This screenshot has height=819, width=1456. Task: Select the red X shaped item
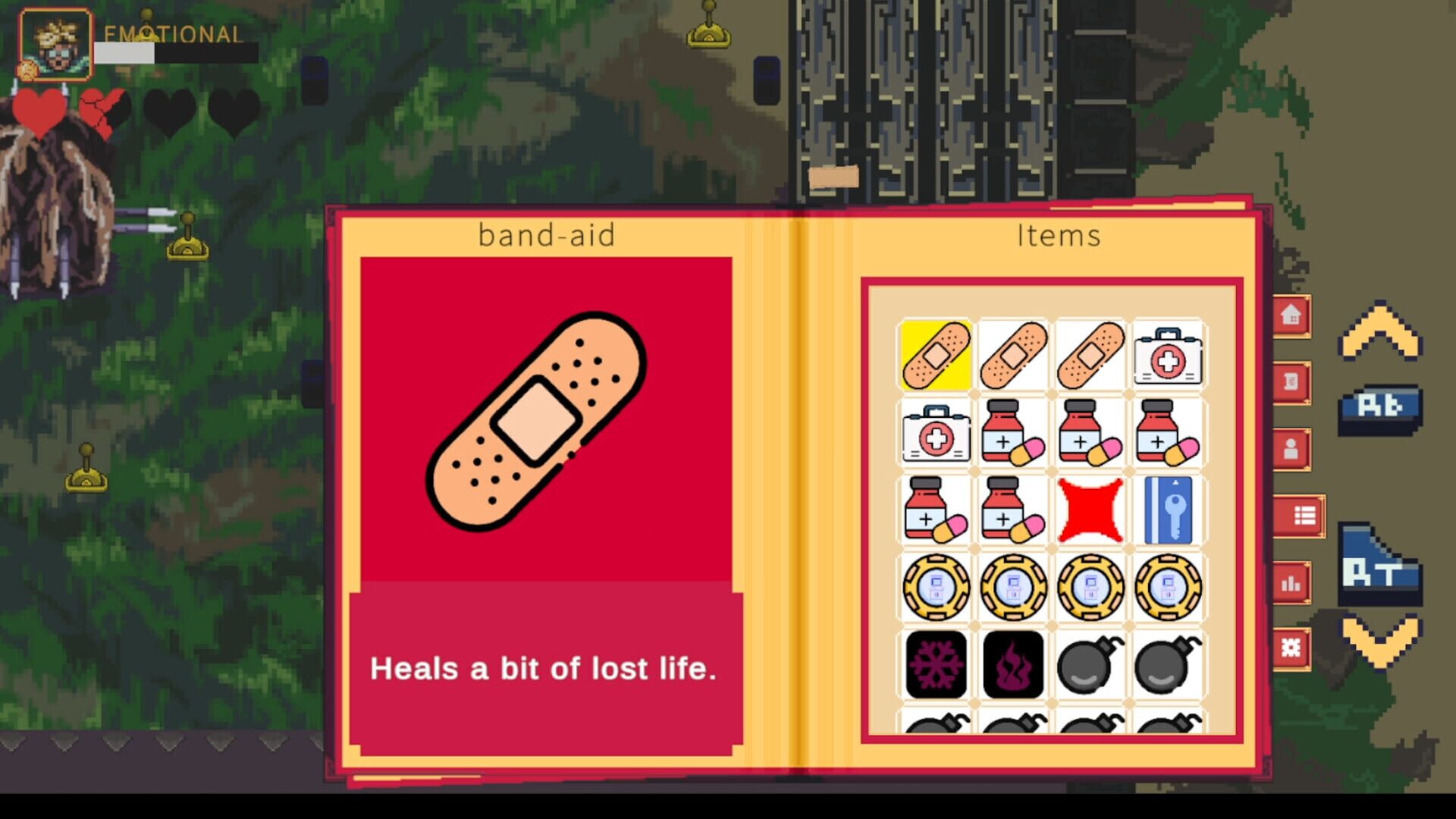(x=1090, y=510)
